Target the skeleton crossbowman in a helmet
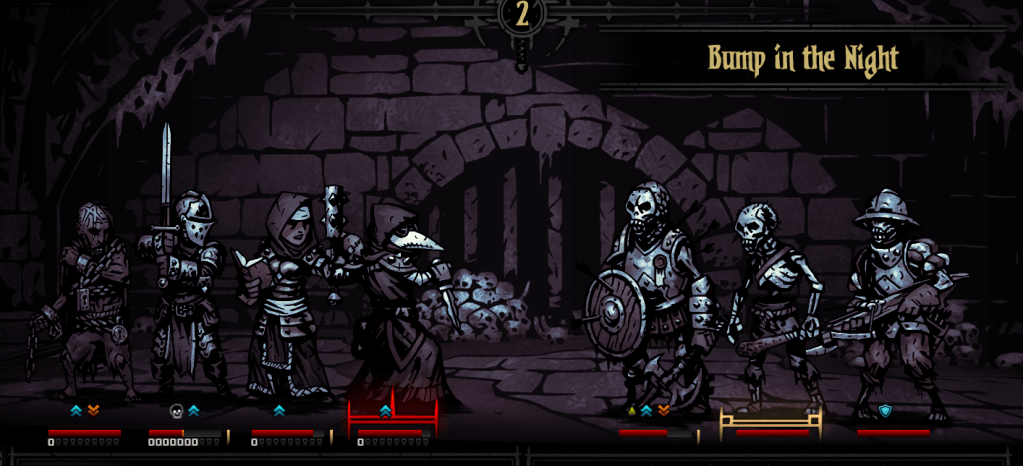The width and height of the screenshot is (1023, 466). click(x=895, y=300)
